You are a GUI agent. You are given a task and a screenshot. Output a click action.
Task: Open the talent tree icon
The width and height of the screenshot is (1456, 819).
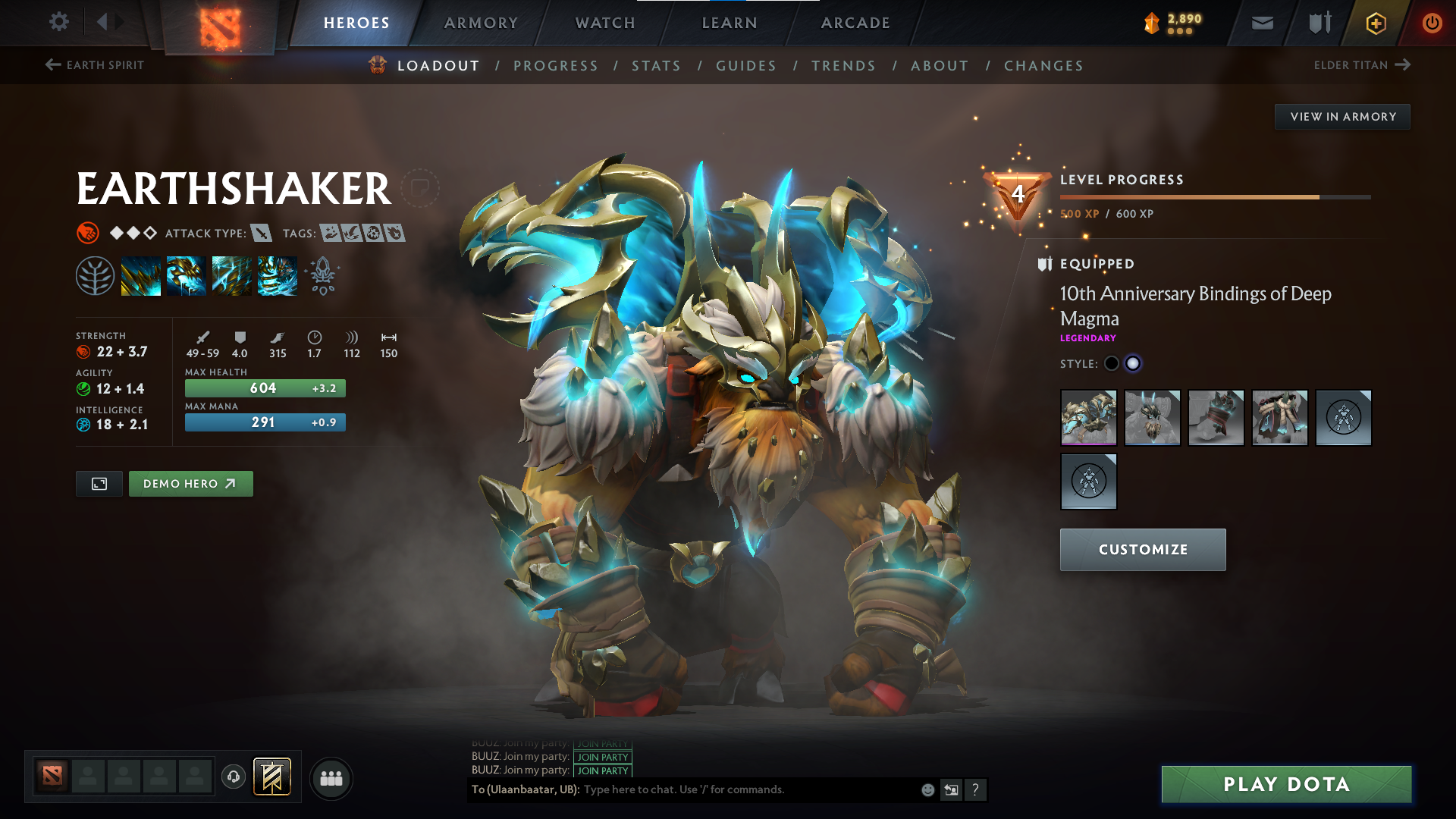pyautogui.click(x=96, y=276)
